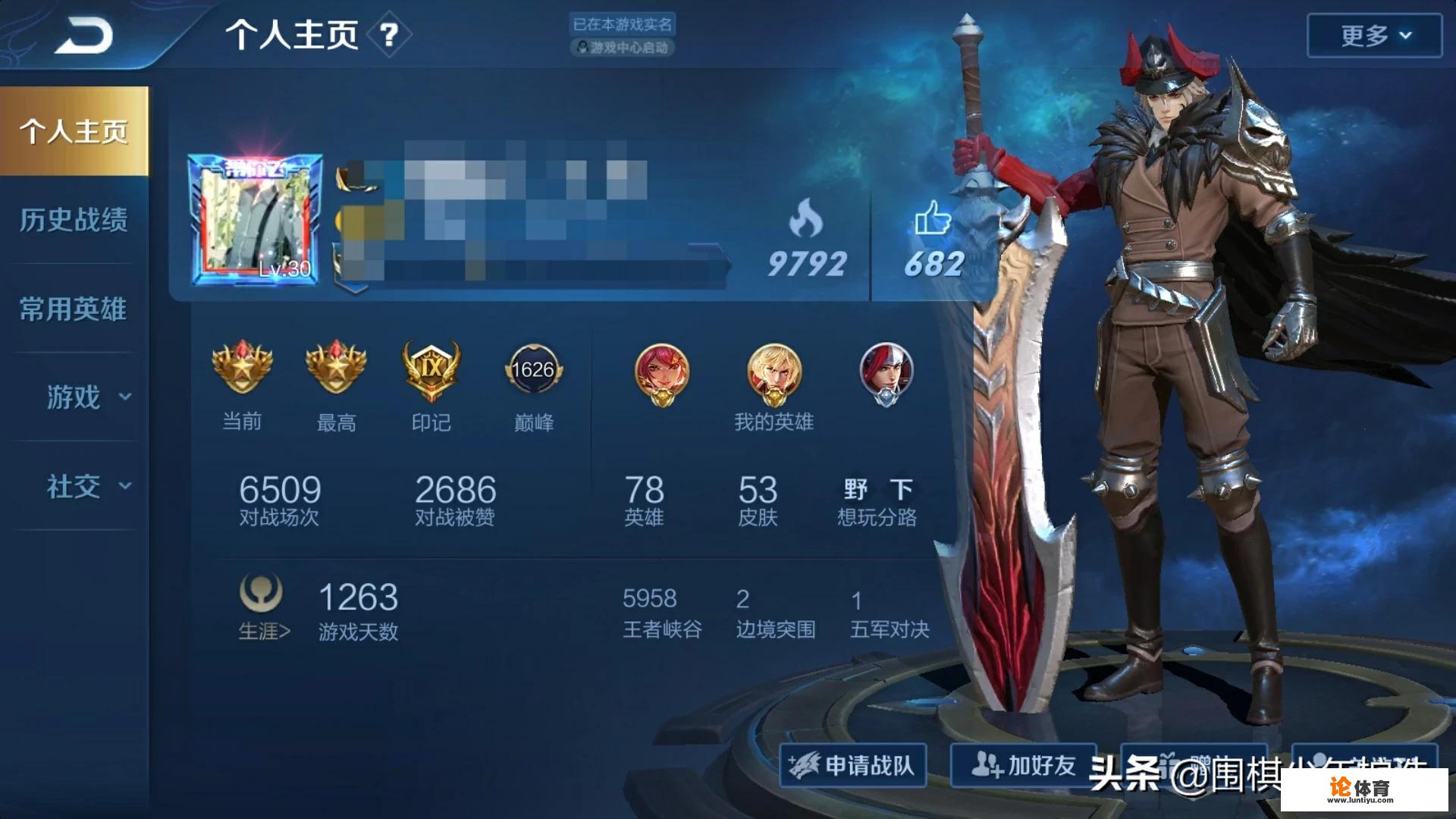1456x819 pixels.
Task: Switch to the 历史战绩 tab
Action: click(x=74, y=220)
